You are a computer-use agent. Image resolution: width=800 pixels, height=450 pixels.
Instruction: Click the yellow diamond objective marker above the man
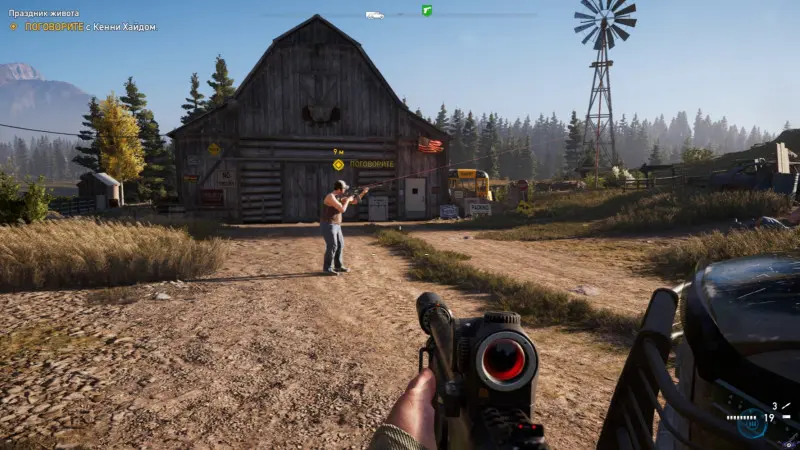coord(338,164)
